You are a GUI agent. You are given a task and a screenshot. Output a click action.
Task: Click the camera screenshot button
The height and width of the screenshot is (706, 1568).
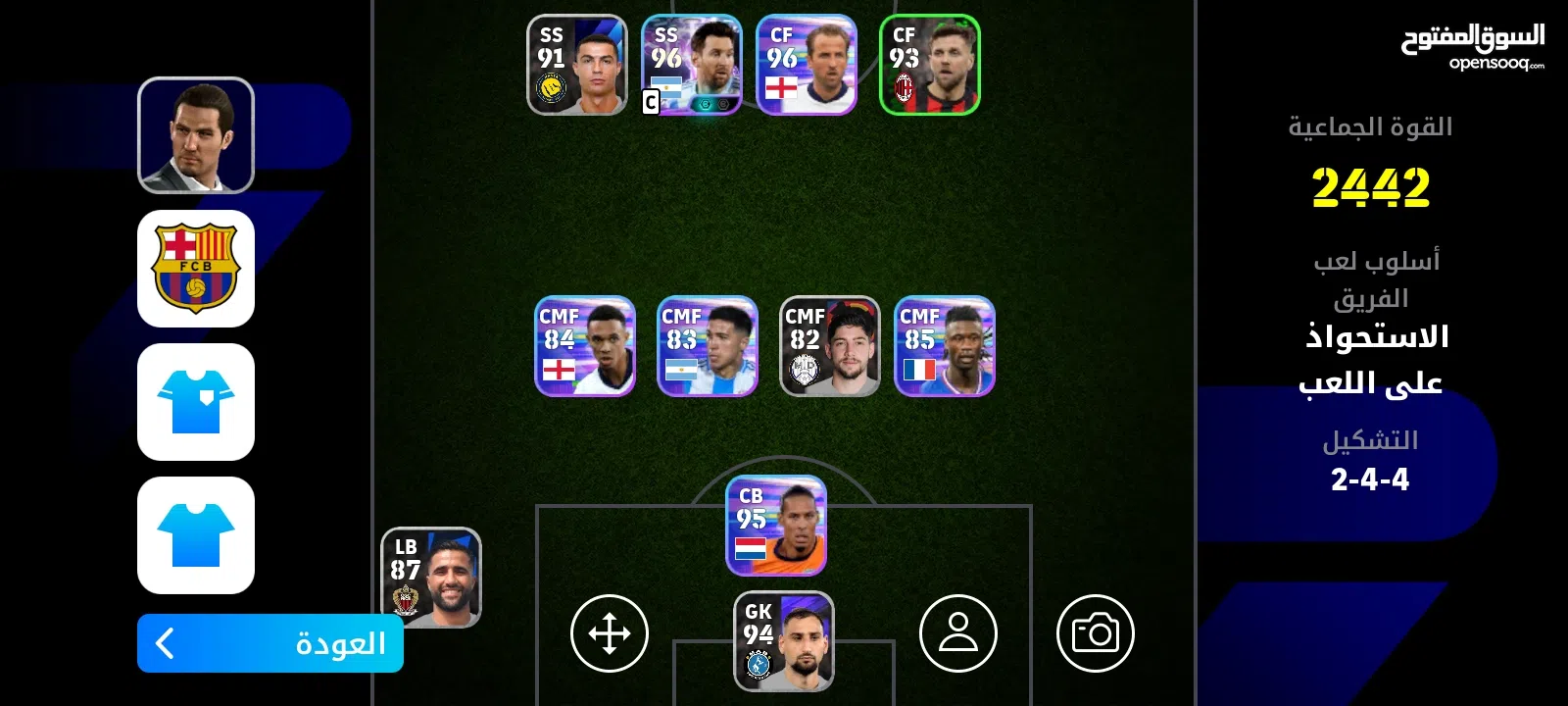[1096, 633]
